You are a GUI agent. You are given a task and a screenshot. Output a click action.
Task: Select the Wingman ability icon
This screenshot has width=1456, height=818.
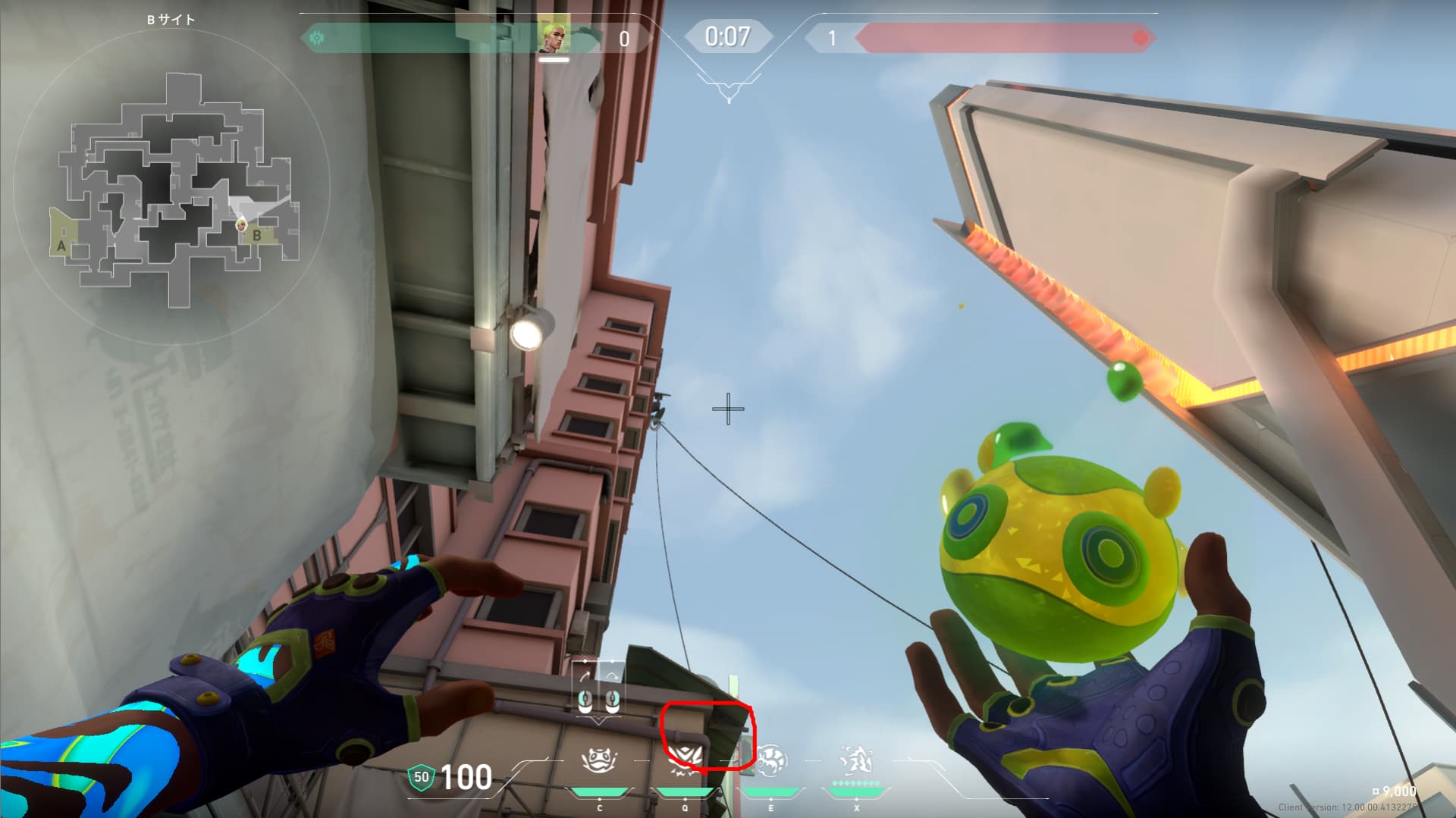point(685,760)
